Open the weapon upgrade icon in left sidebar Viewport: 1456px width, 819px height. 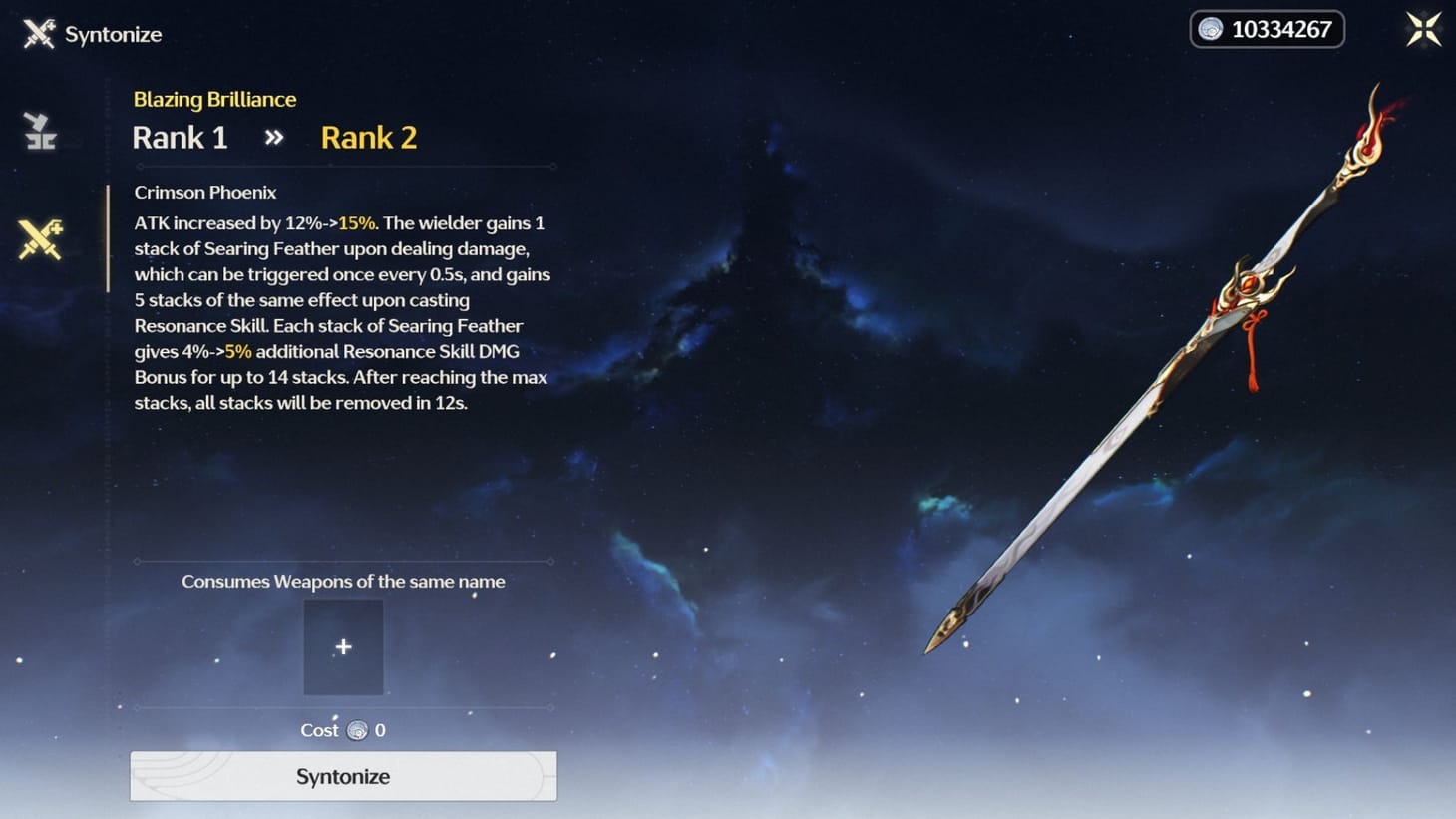[x=39, y=131]
